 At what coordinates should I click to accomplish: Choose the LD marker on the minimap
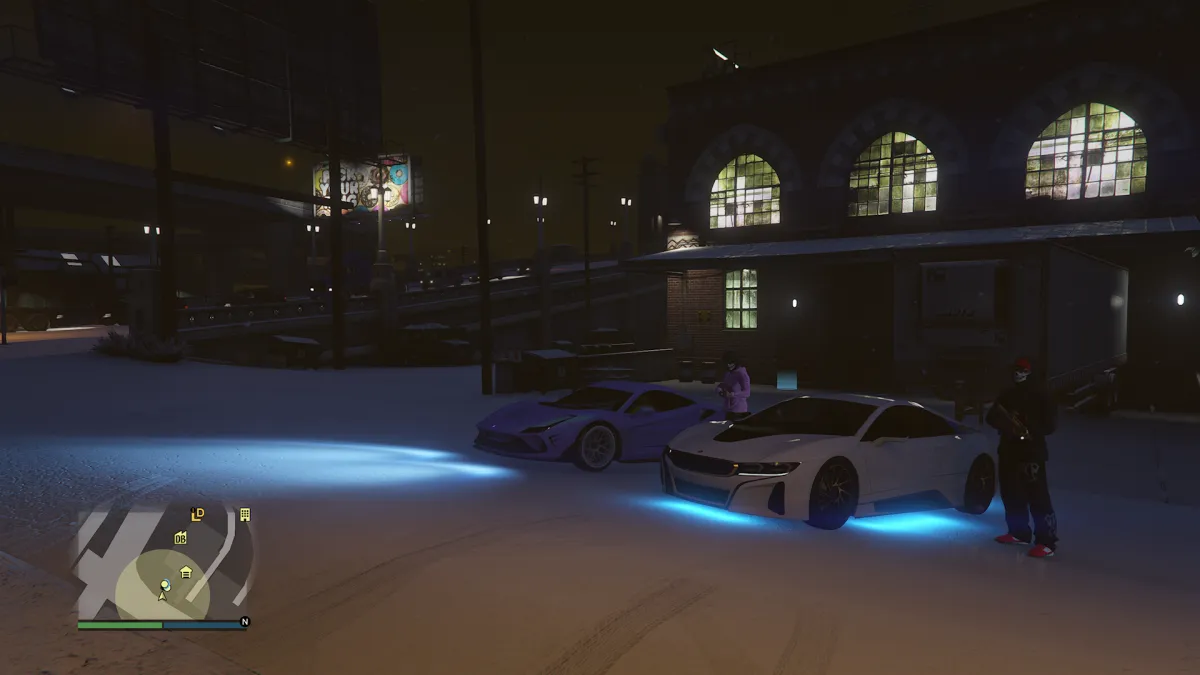pyautogui.click(x=198, y=514)
